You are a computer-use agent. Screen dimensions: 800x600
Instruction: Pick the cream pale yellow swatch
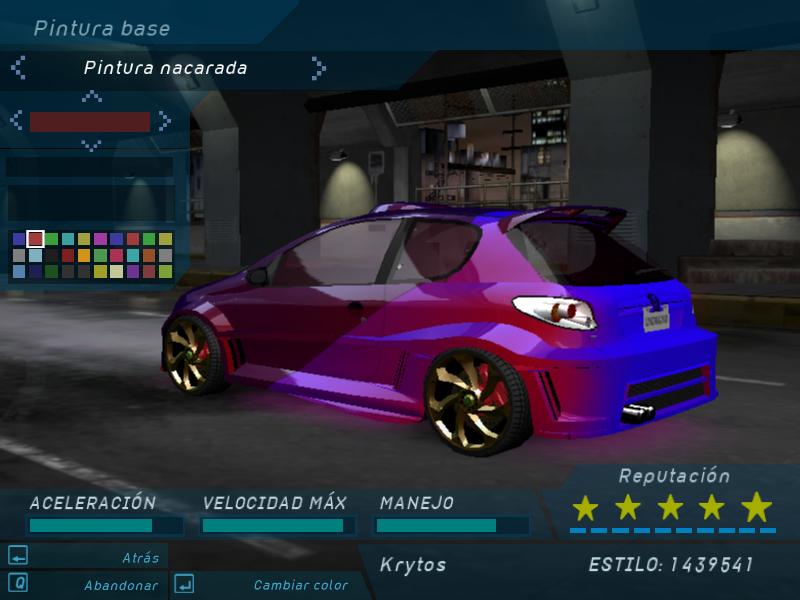[116, 271]
